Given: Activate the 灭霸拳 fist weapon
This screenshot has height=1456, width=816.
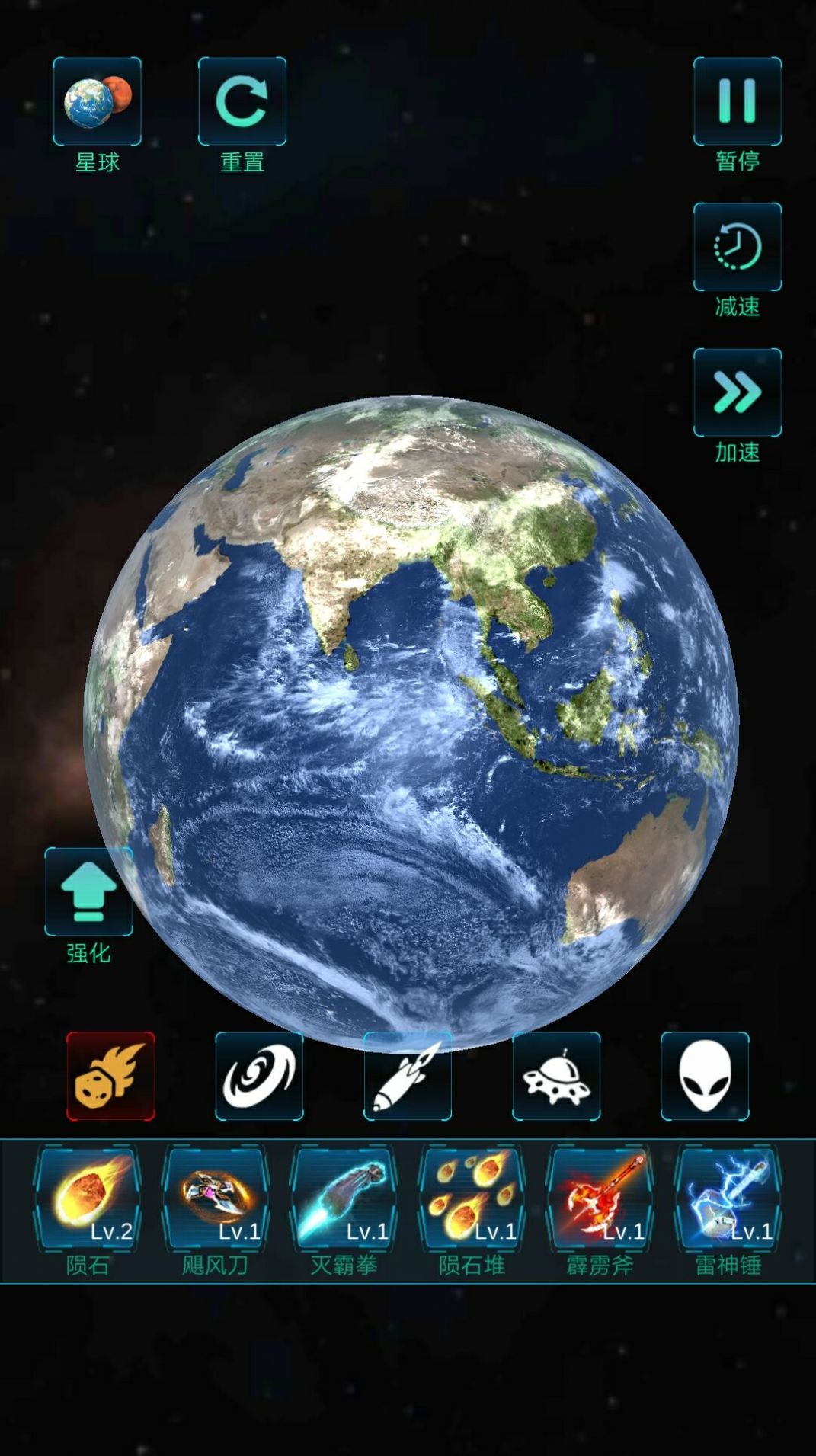Looking at the screenshot, I should [x=343, y=1199].
